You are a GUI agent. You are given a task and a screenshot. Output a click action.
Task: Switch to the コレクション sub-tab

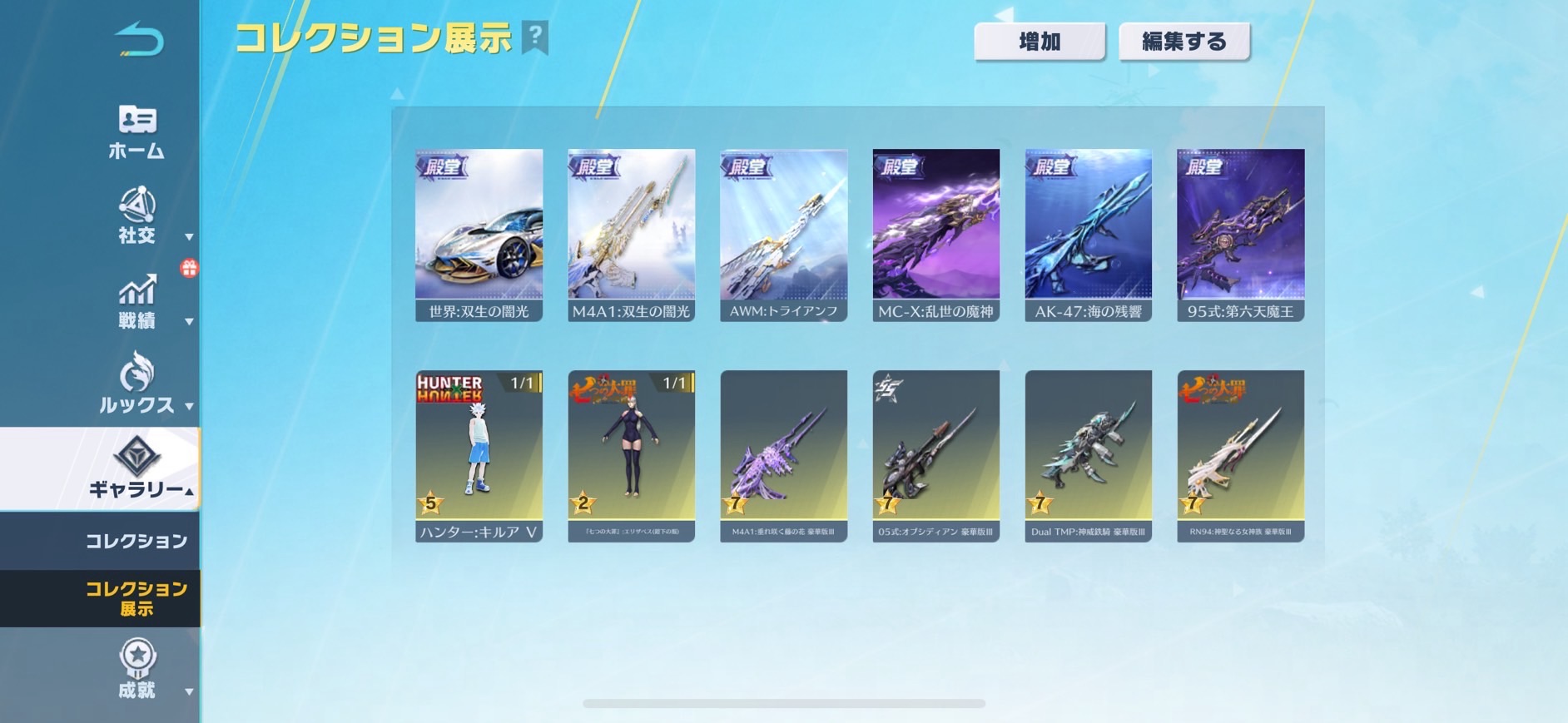[x=136, y=541]
